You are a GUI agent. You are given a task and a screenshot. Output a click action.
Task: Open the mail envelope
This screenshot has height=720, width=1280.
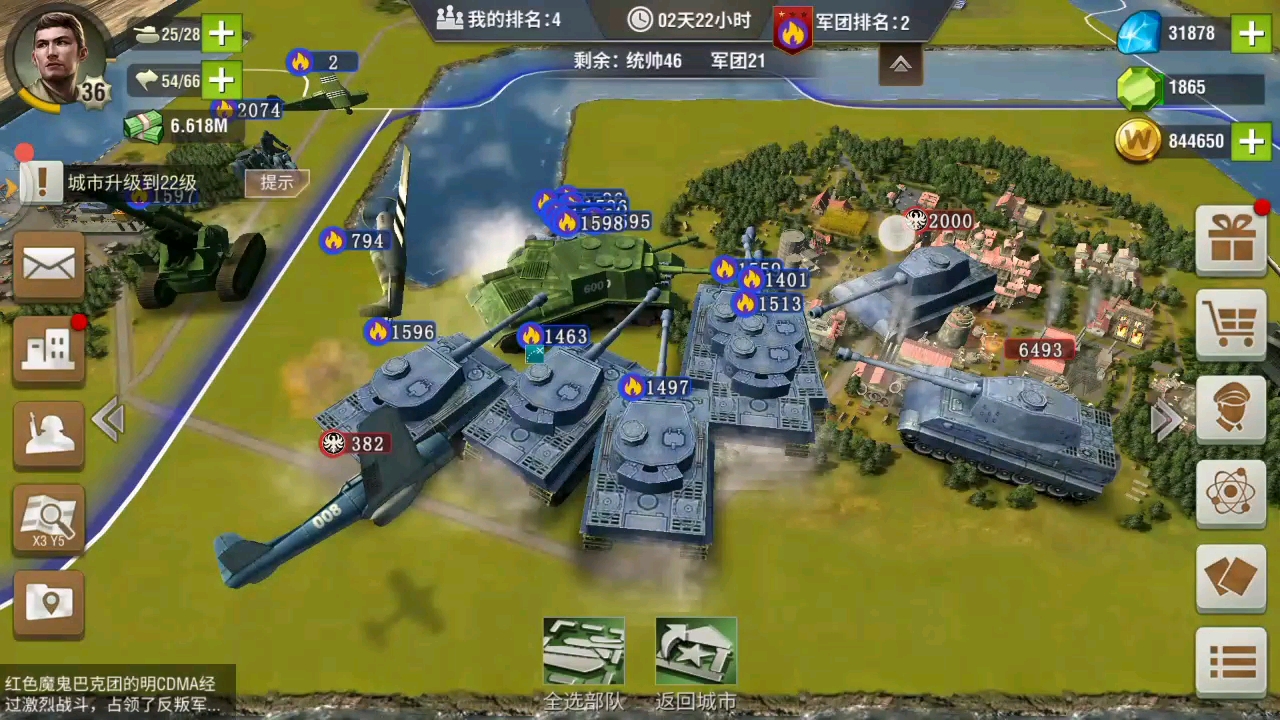(48, 266)
